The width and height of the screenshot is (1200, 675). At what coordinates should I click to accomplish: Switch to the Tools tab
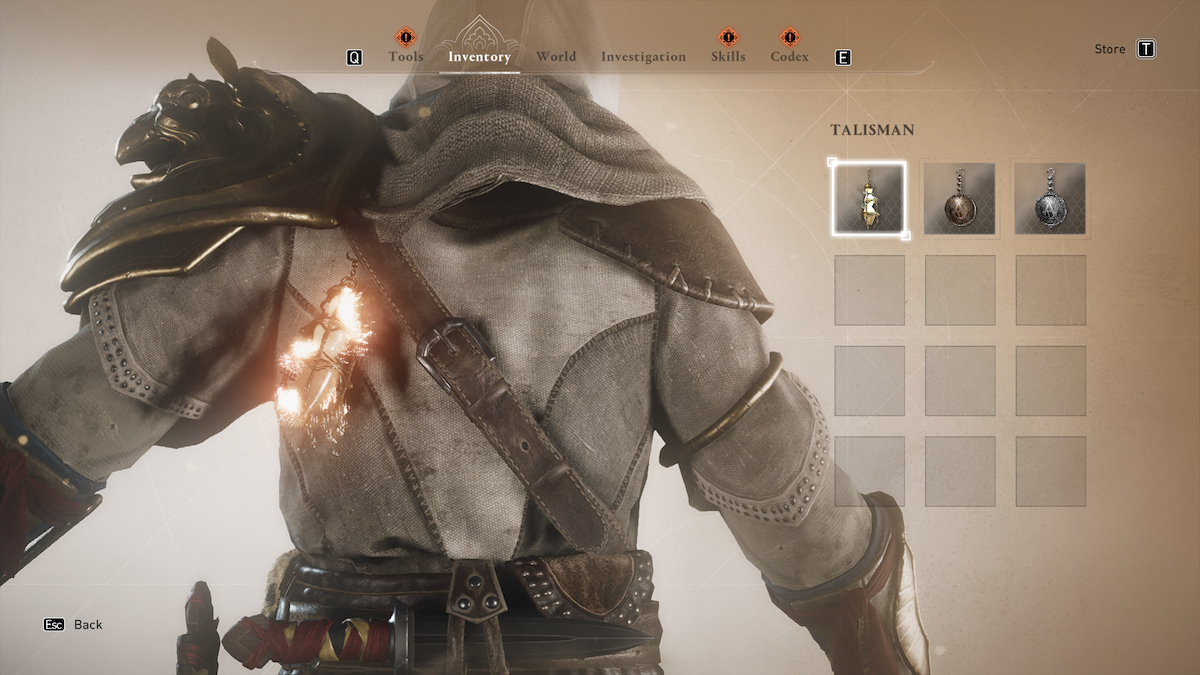pos(406,57)
